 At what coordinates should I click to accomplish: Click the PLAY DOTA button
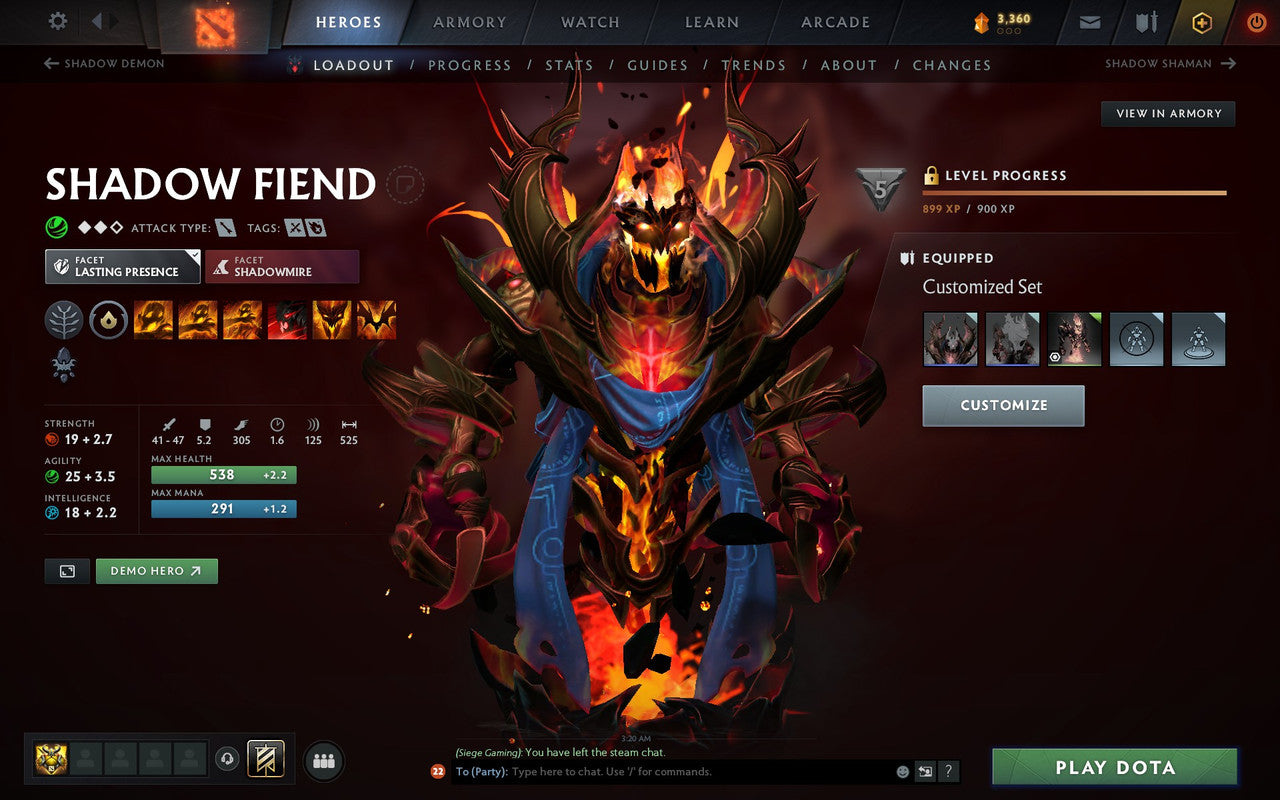tap(1114, 767)
